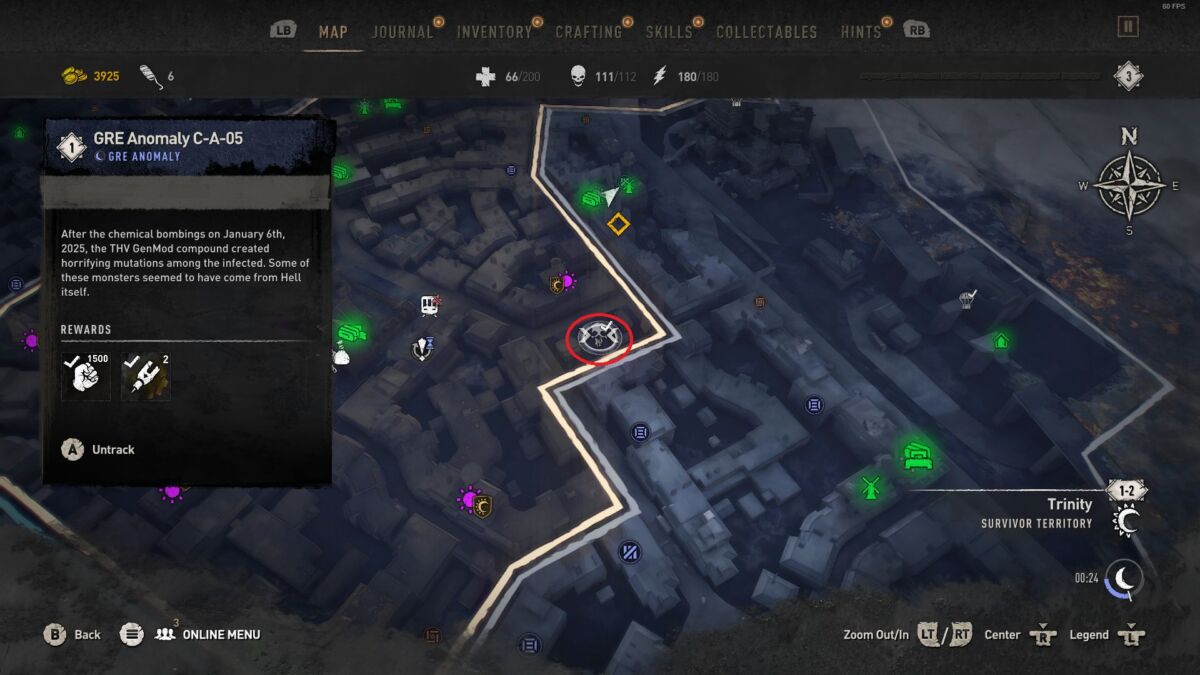Choose the green house safe zone marker
1200x675 pixels.
click(x=1000, y=341)
